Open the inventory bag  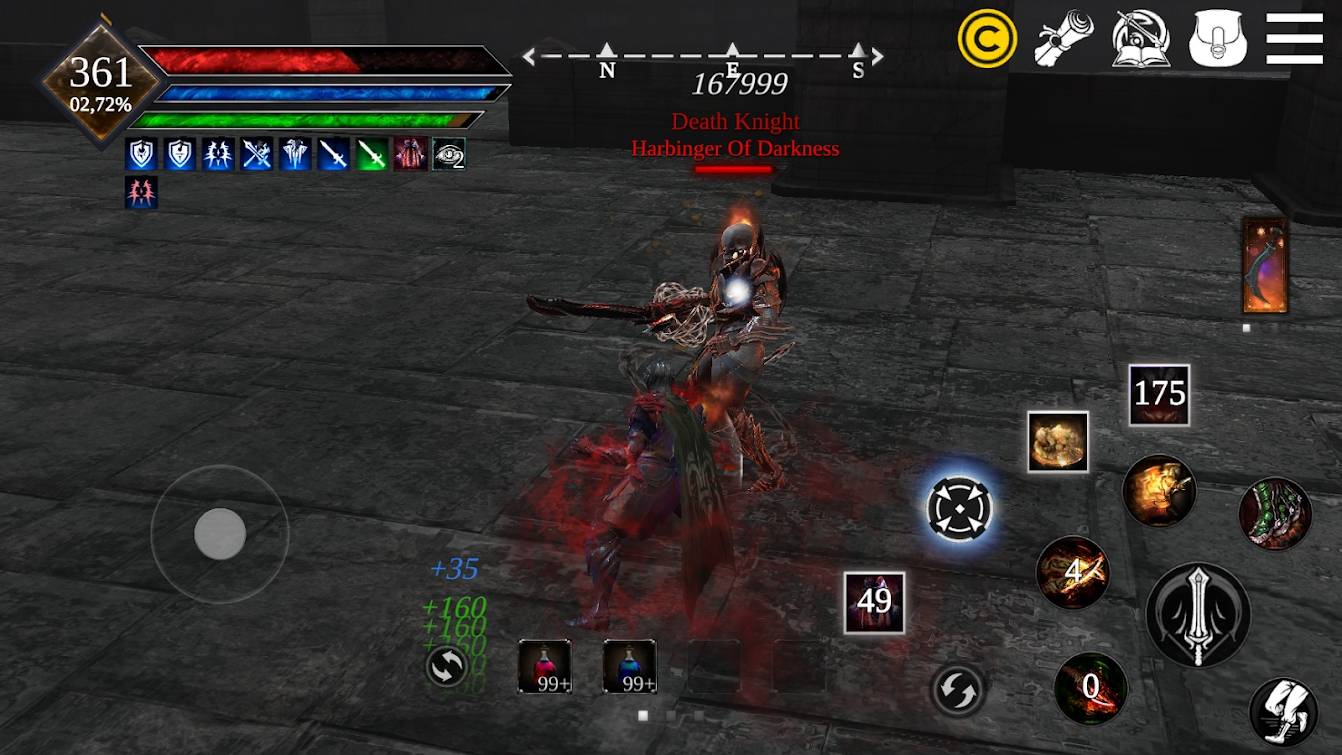click(x=1216, y=38)
